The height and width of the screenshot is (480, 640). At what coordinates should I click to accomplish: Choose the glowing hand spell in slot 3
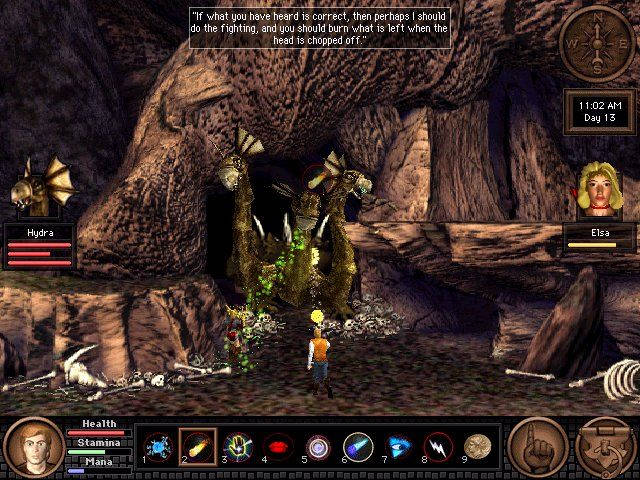(x=238, y=446)
